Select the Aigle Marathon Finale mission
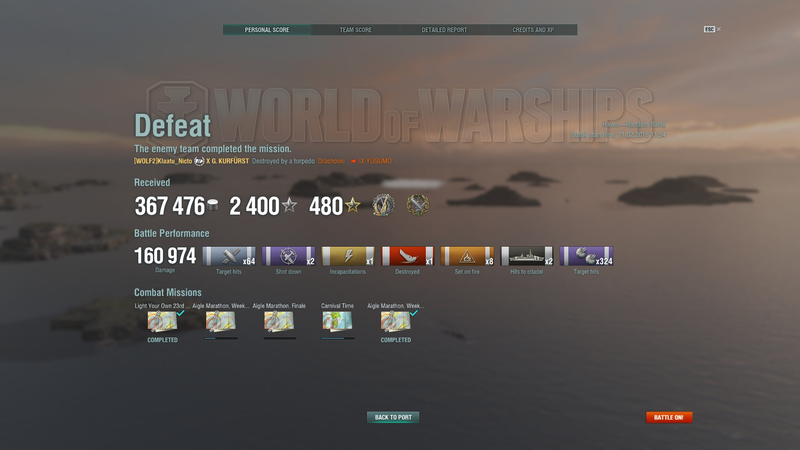Image resolution: width=800 pixels, height=450 pixels. pyautogui.click(x=279, y=321)
